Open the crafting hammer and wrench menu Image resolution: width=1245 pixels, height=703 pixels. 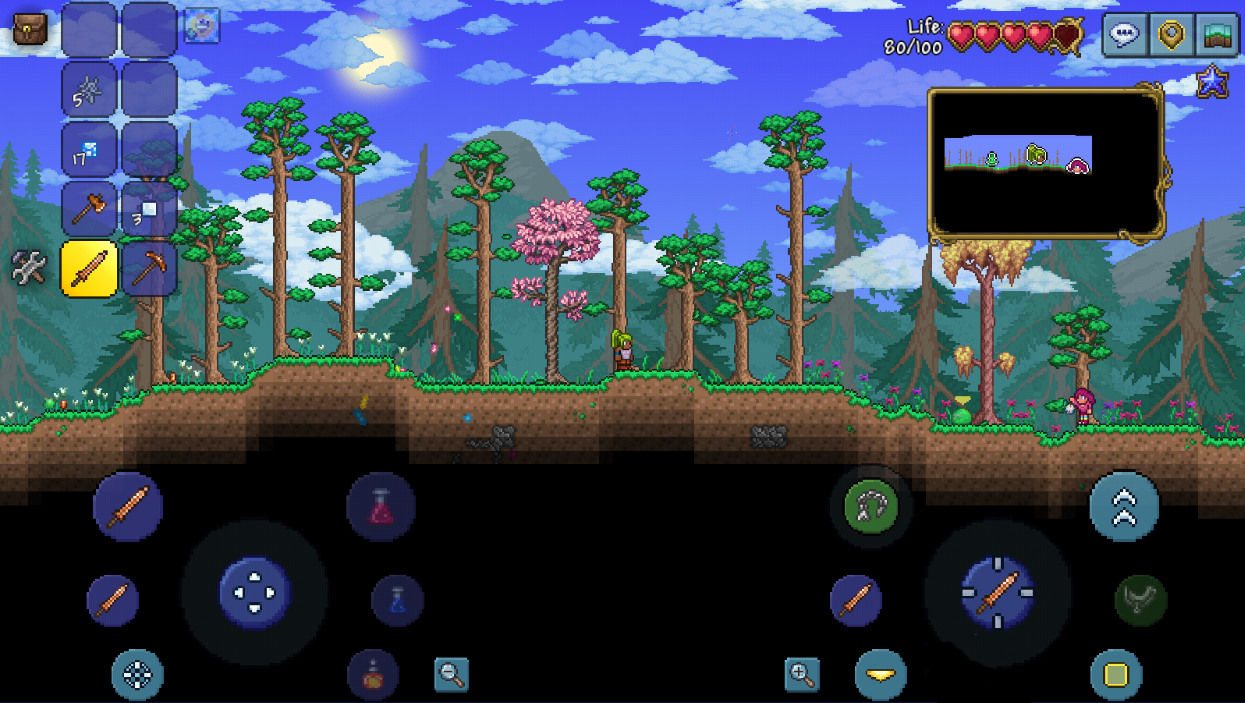click(x=29, y=268)
